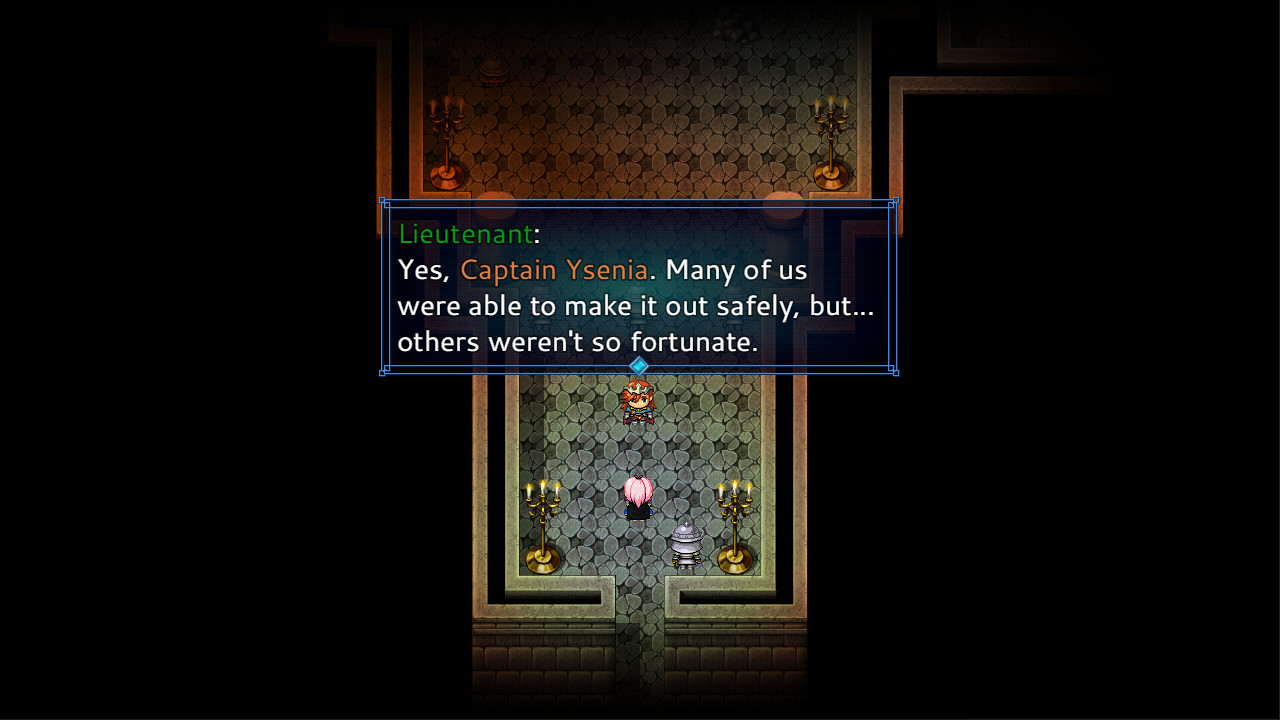Click the blue diamond continue indicator
Image resolution: width=1280 pixels, height=720 pixels.
pyautogui.click(x=639, y=367)
